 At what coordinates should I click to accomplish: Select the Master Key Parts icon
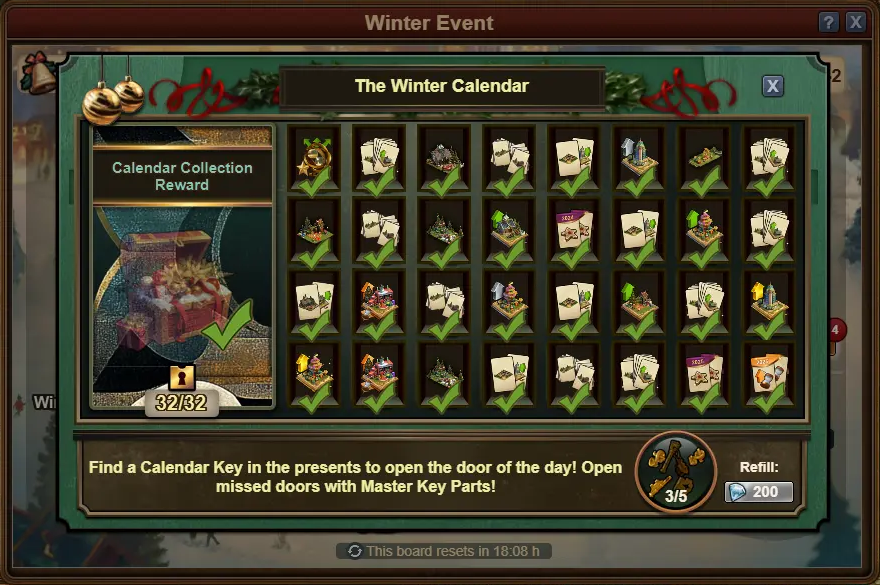(676, 471)
